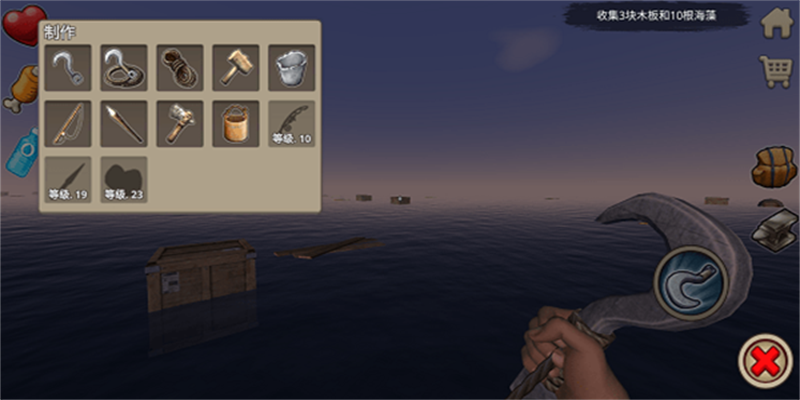Use the hook action button
The image size is (800, 400).
[x=690, y=281]
